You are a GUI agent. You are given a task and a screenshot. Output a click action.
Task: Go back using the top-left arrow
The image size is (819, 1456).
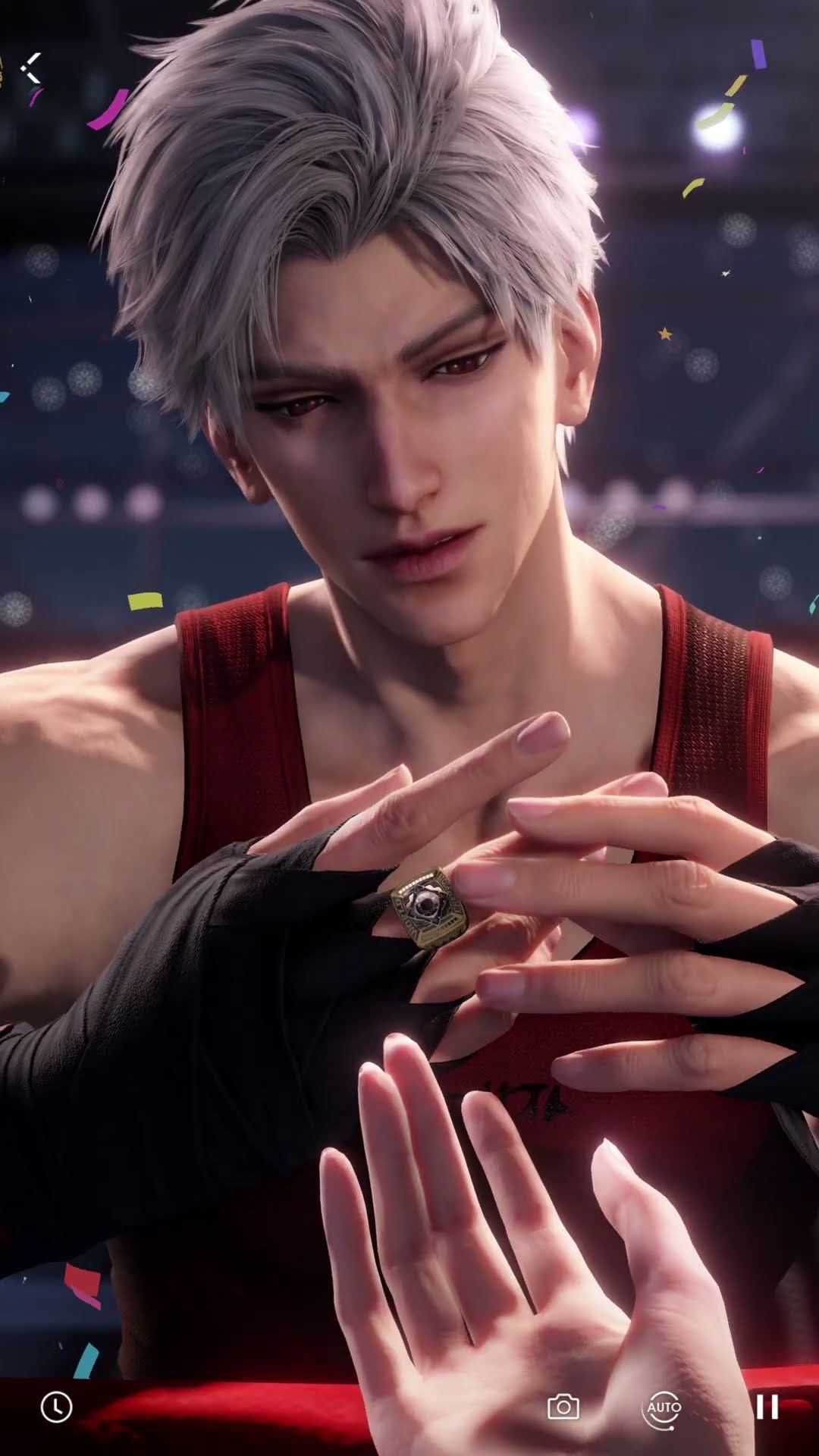32,68
